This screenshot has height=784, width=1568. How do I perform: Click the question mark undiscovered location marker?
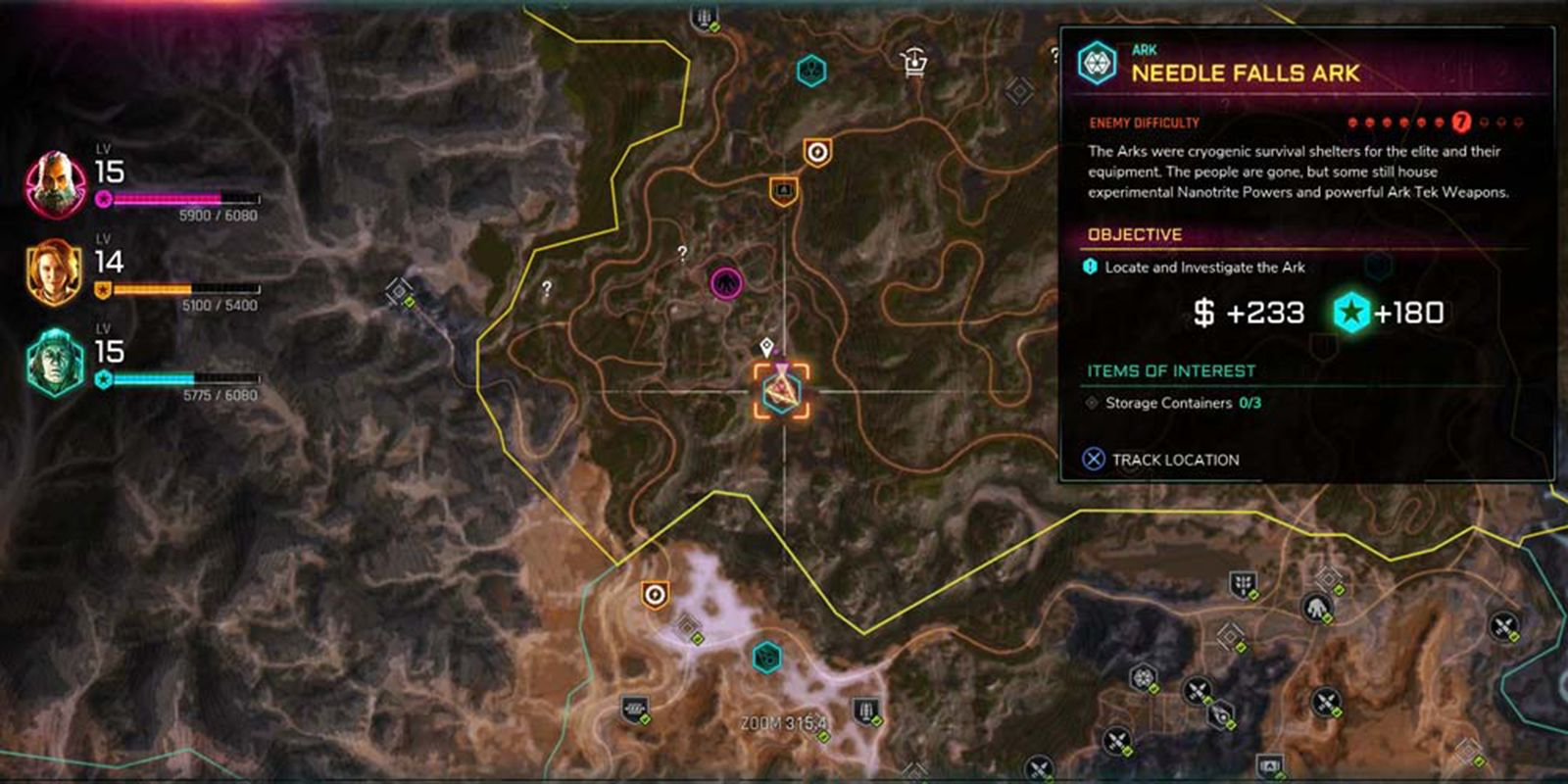[682, 253]
